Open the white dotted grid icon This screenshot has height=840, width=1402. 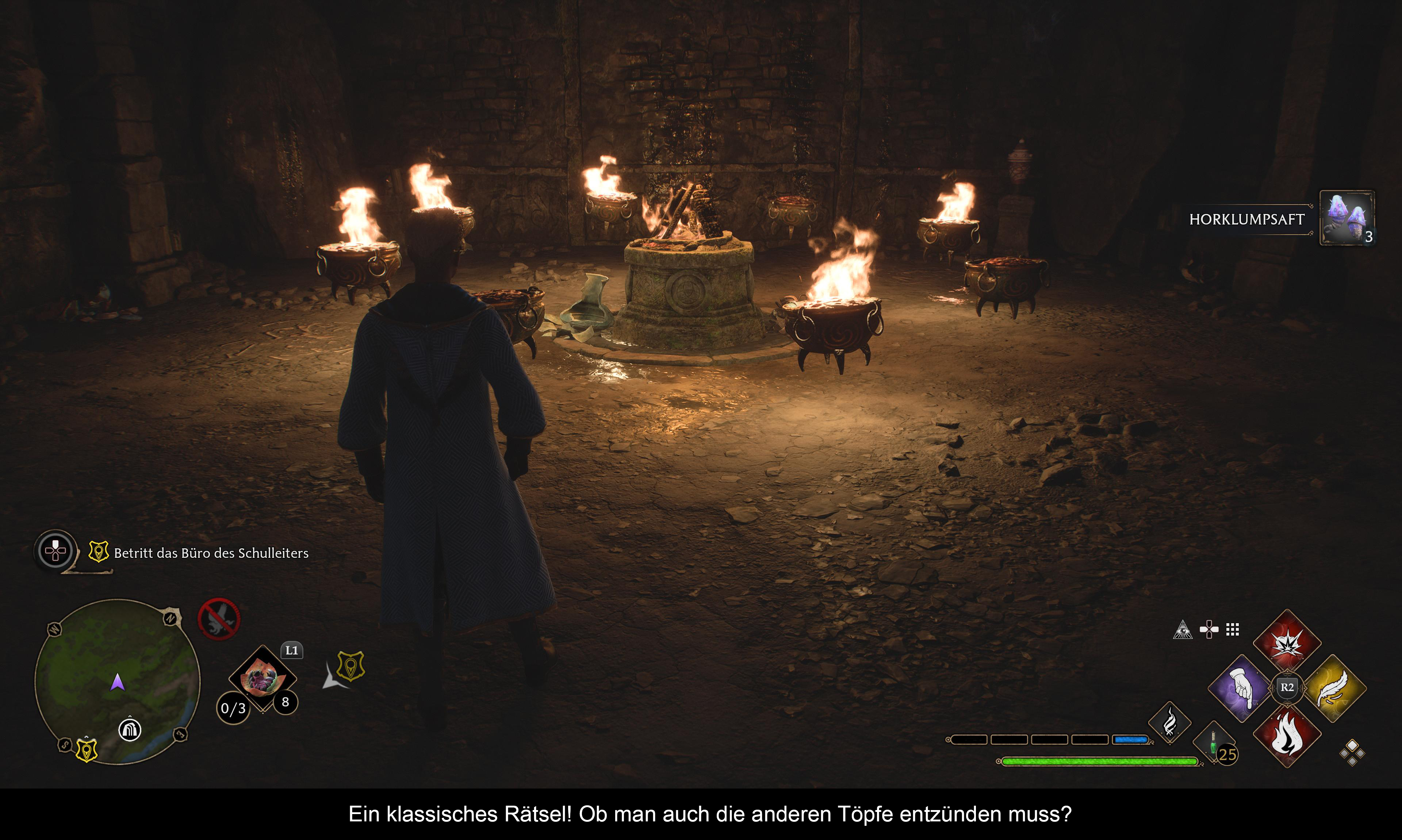pyautogui.click(x=1233, y=629)
